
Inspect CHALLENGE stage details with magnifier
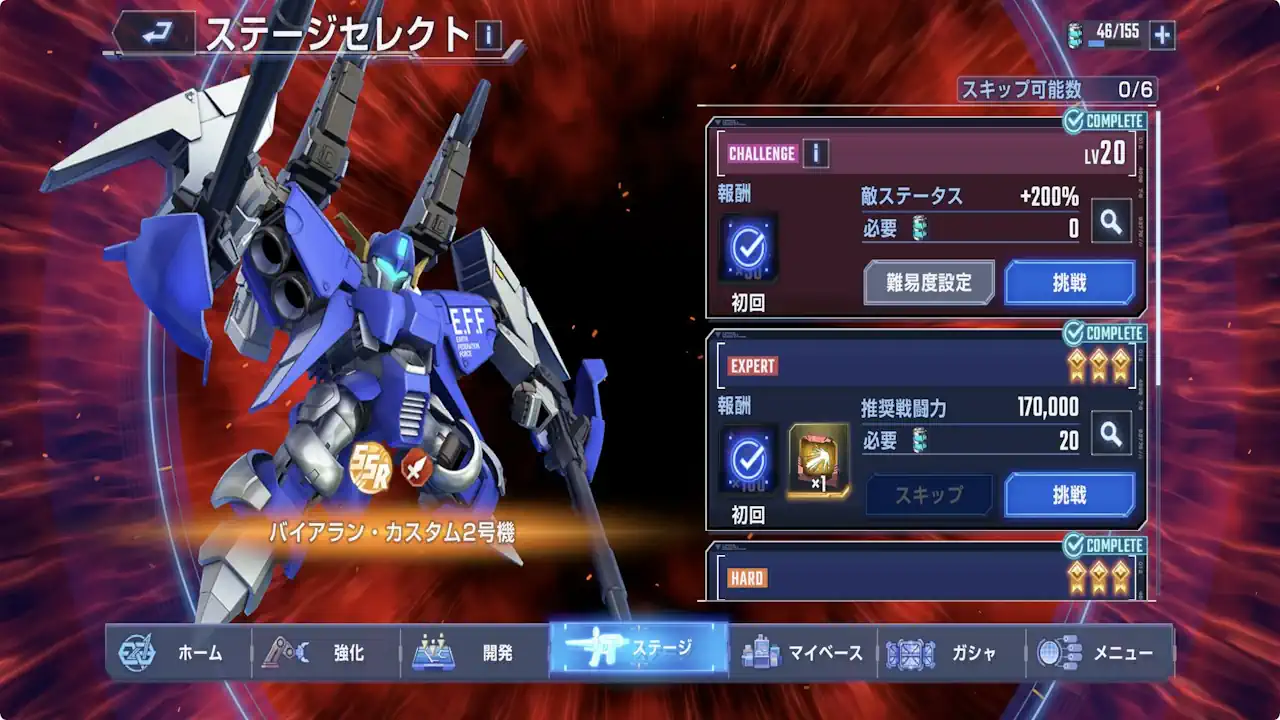click(x=1111, y=221)
